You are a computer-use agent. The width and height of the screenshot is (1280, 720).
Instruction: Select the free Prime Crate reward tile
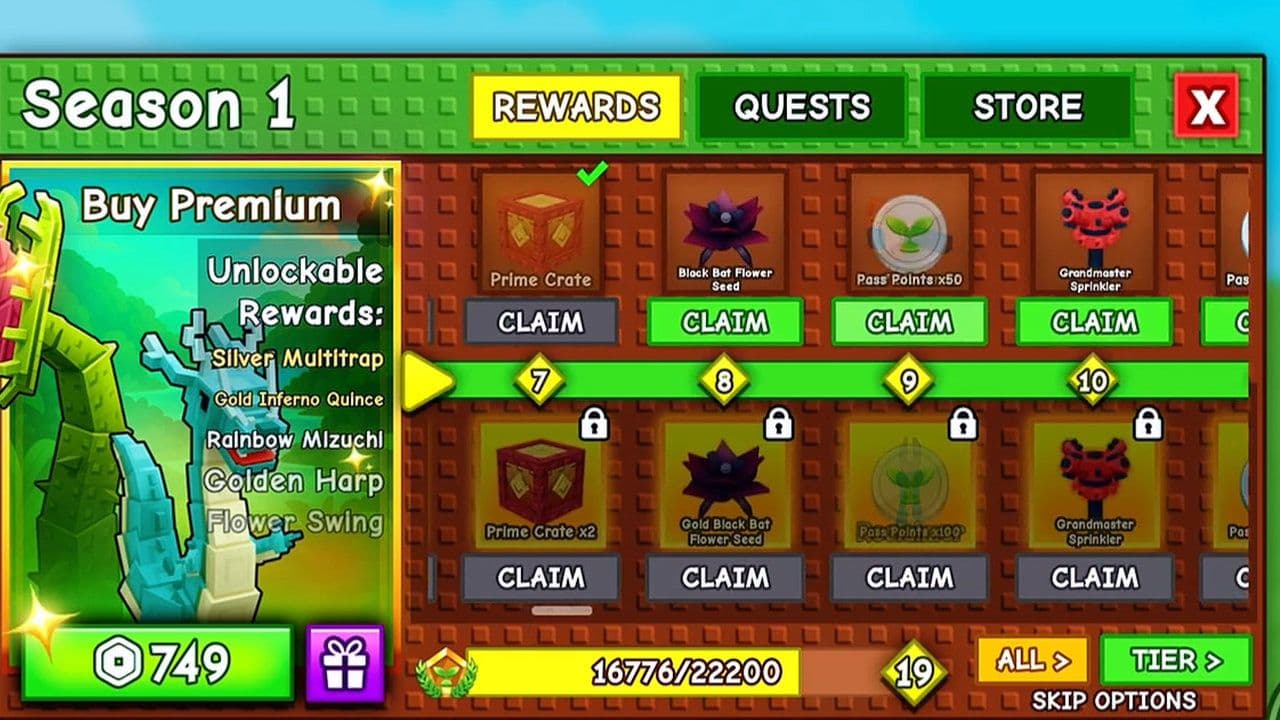click(541, 232)
